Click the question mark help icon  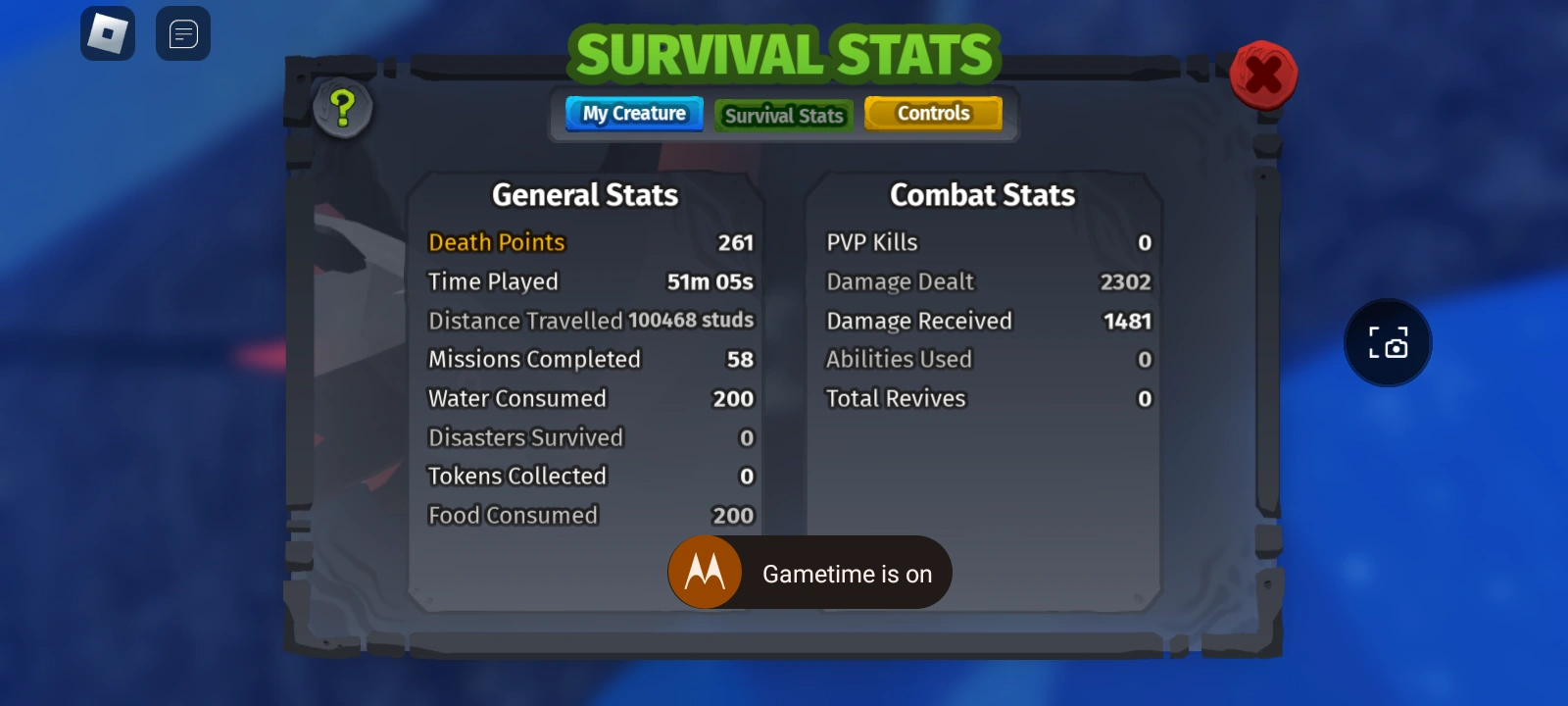341,109
